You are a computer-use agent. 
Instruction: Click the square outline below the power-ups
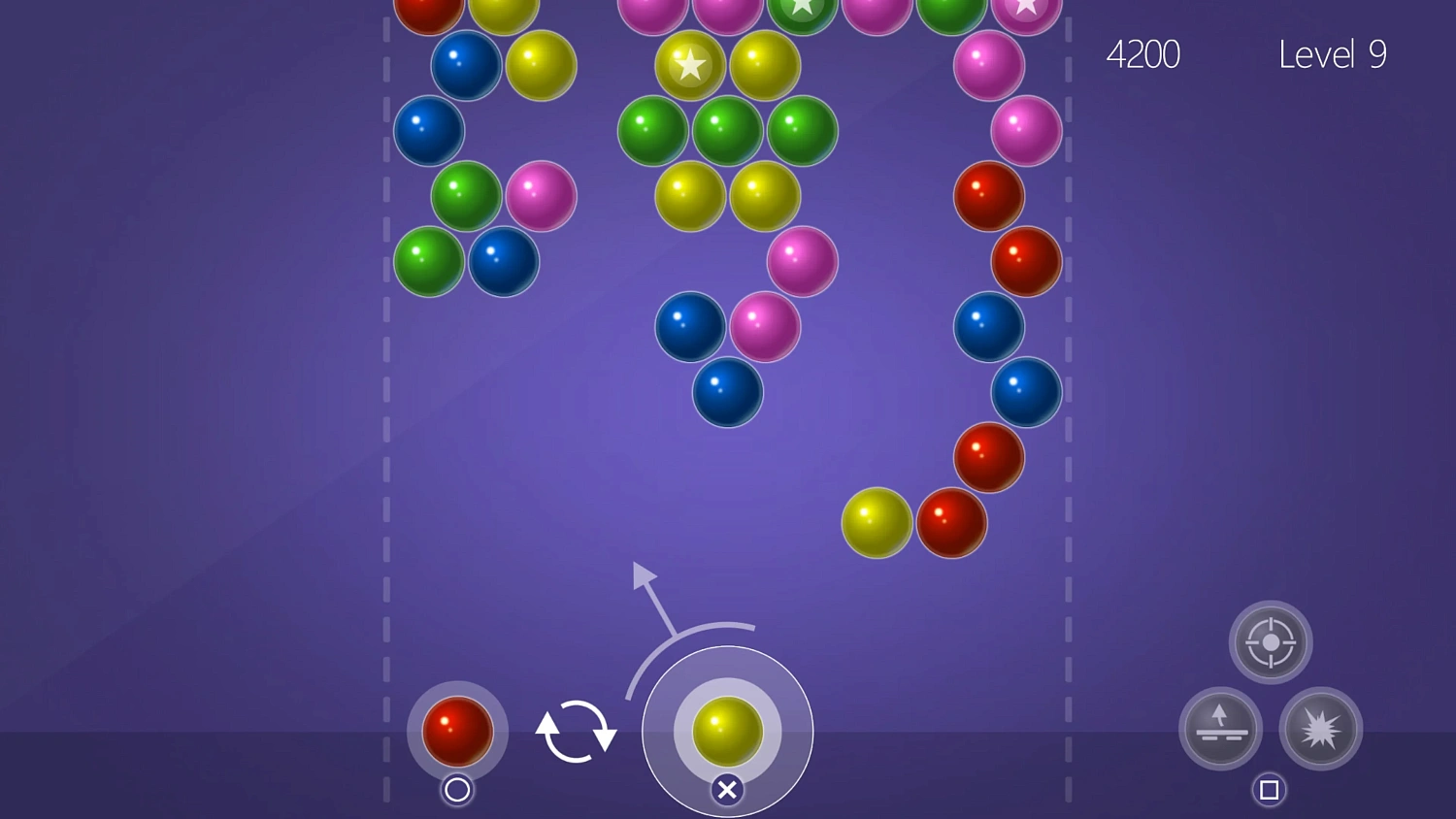point(1268,790)
